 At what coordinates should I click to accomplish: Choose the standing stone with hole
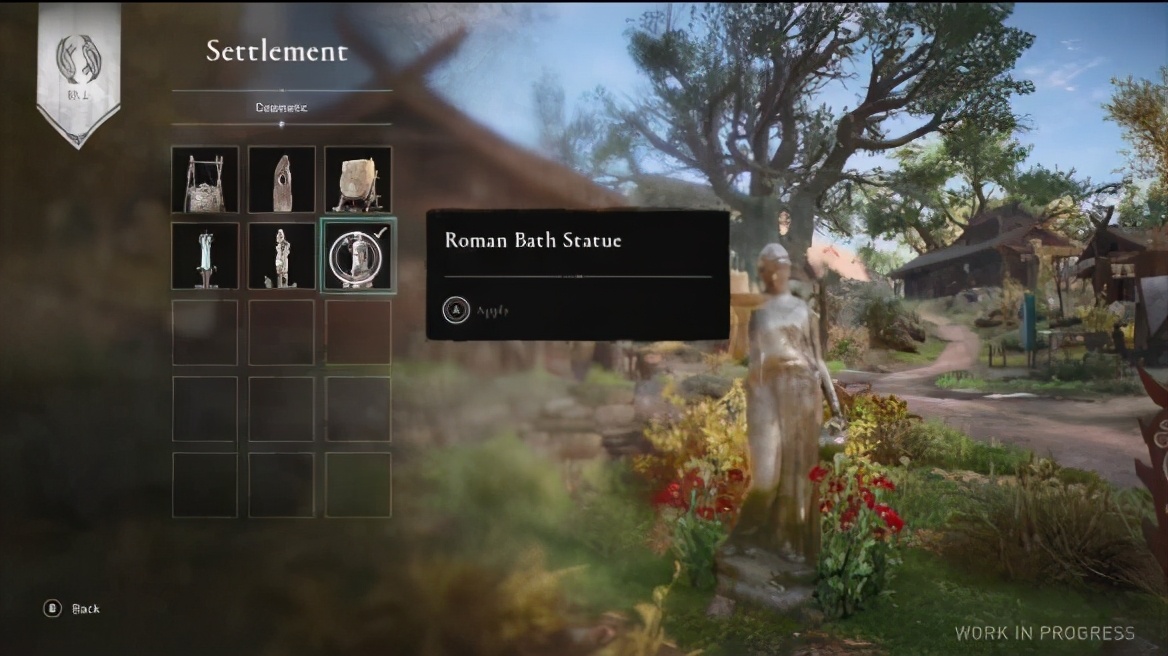282,180
